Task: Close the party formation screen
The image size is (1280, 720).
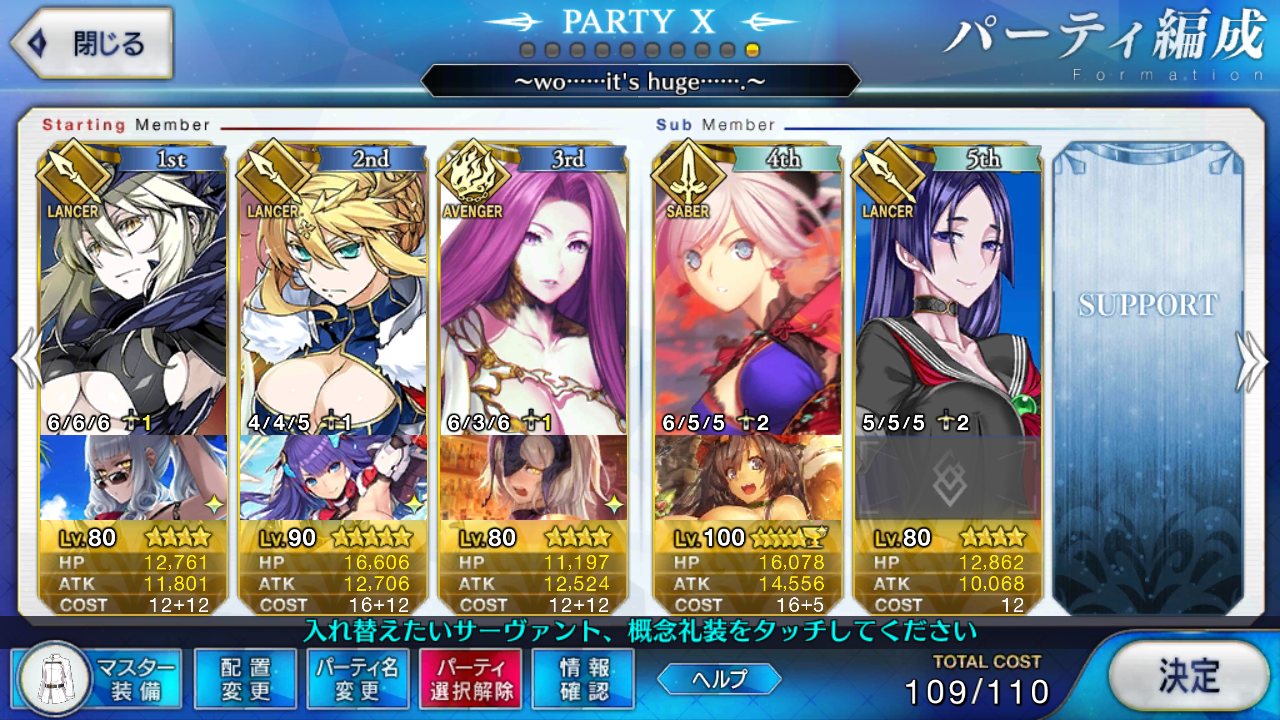Action: tap(91, 44)
